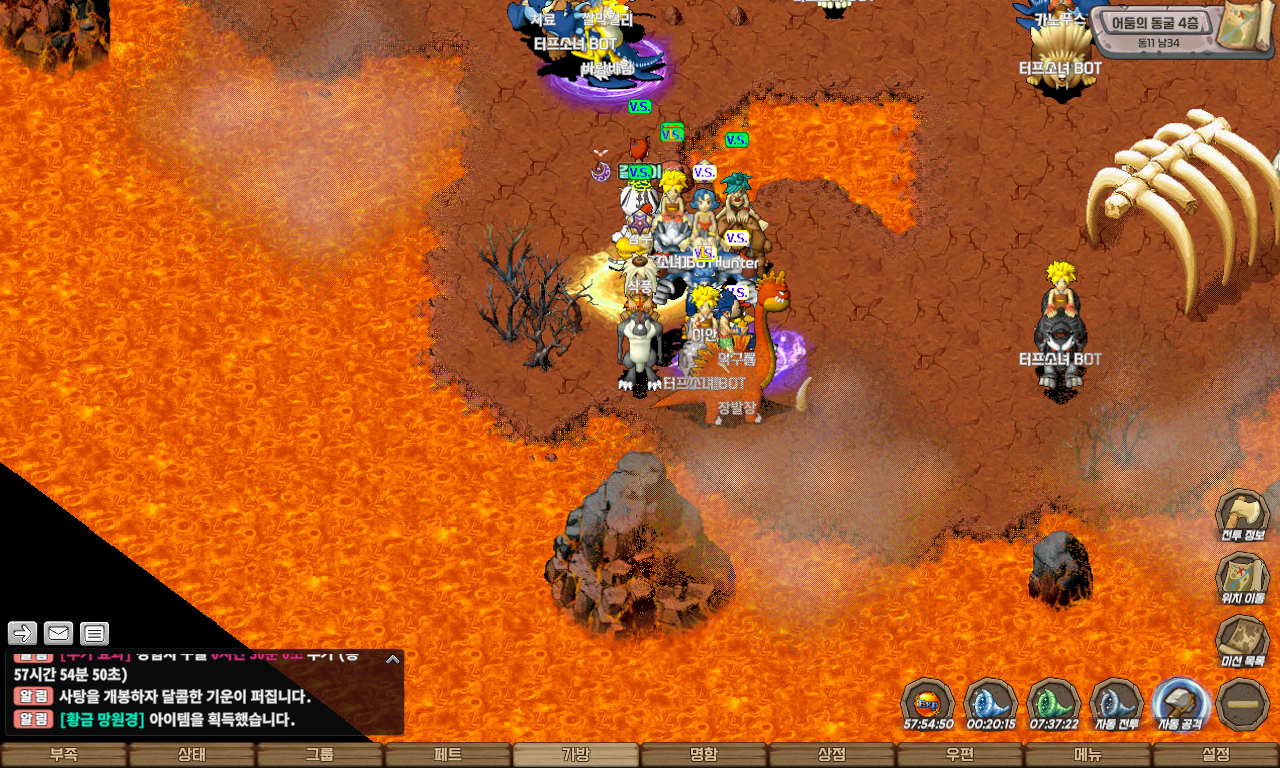Open the 부족 (tribe) menu
The height and width of the screenshot is (768, 1280).
click(64, 755)
